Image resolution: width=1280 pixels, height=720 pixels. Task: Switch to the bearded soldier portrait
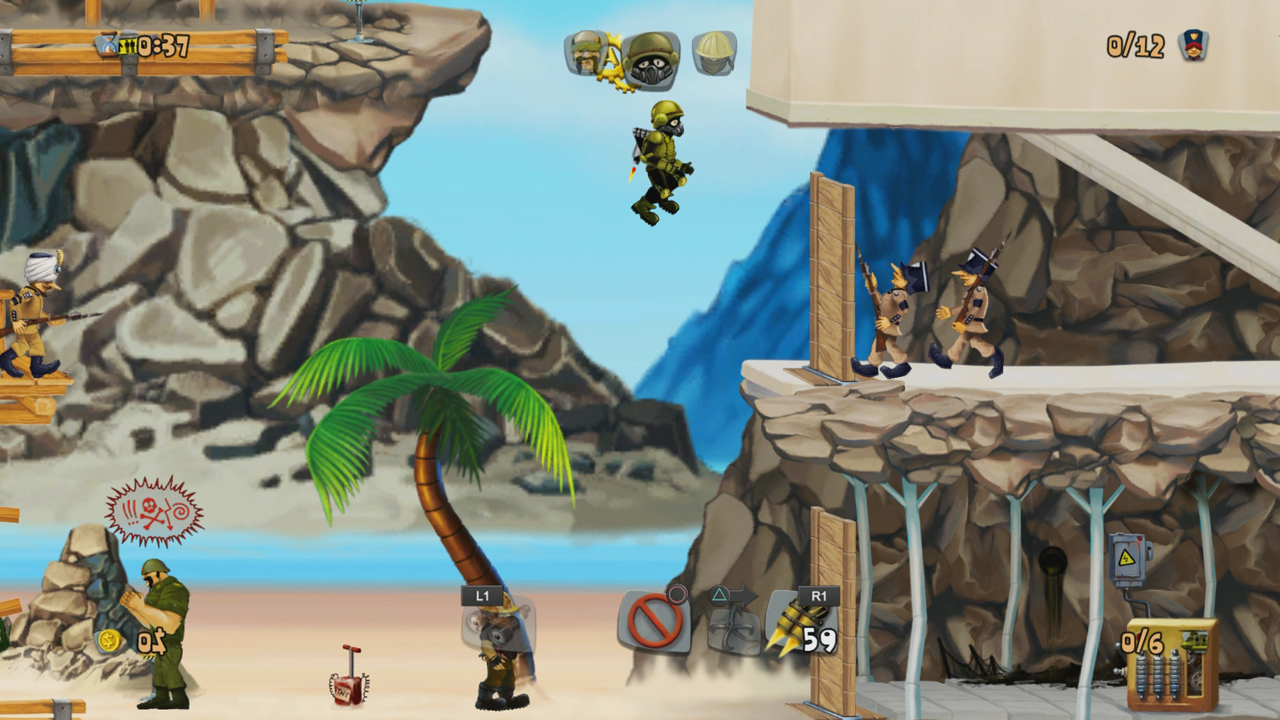(x=586, y=53)
